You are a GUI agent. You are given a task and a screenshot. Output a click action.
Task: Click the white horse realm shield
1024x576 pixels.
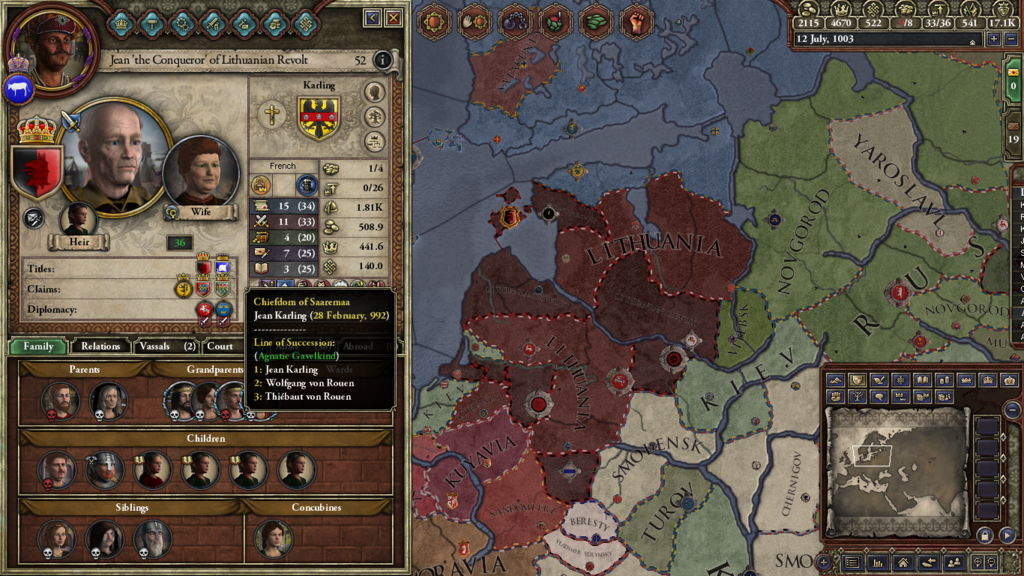18,91
